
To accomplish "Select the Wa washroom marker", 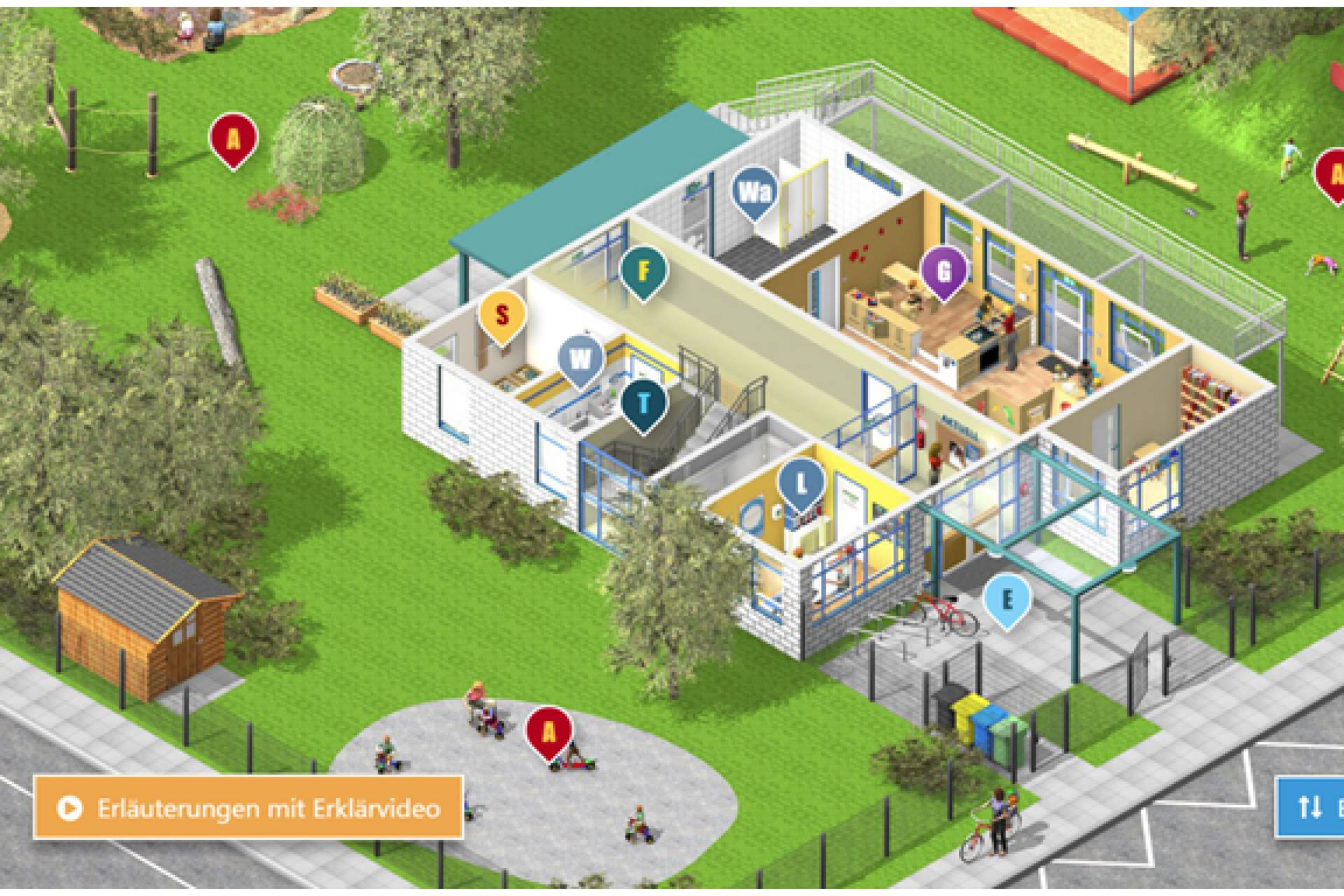I will tap(754, 192).
